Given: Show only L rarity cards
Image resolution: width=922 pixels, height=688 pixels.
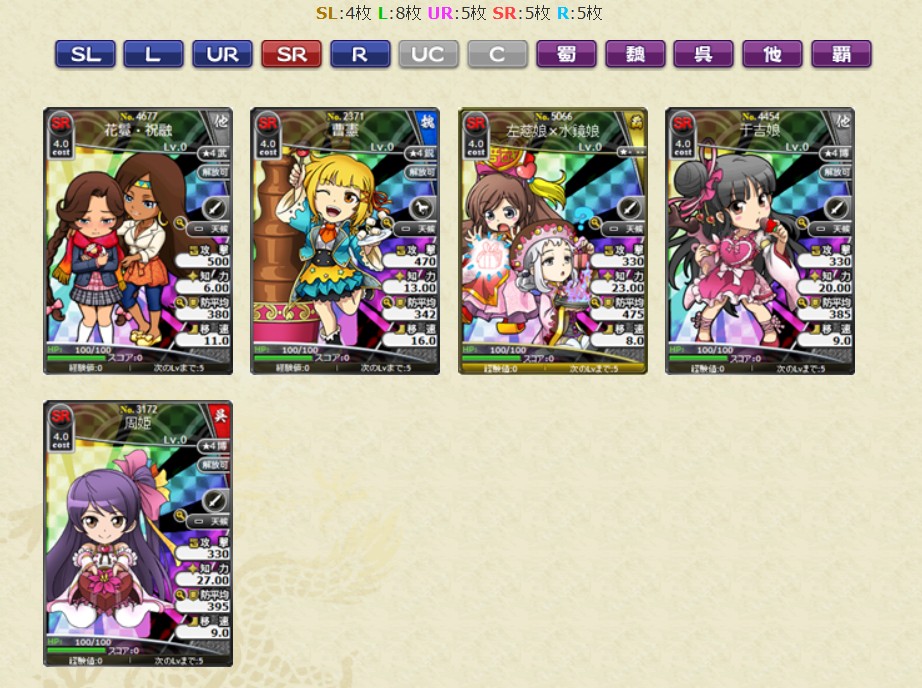Looking at the screenshot, I should 153,55.
